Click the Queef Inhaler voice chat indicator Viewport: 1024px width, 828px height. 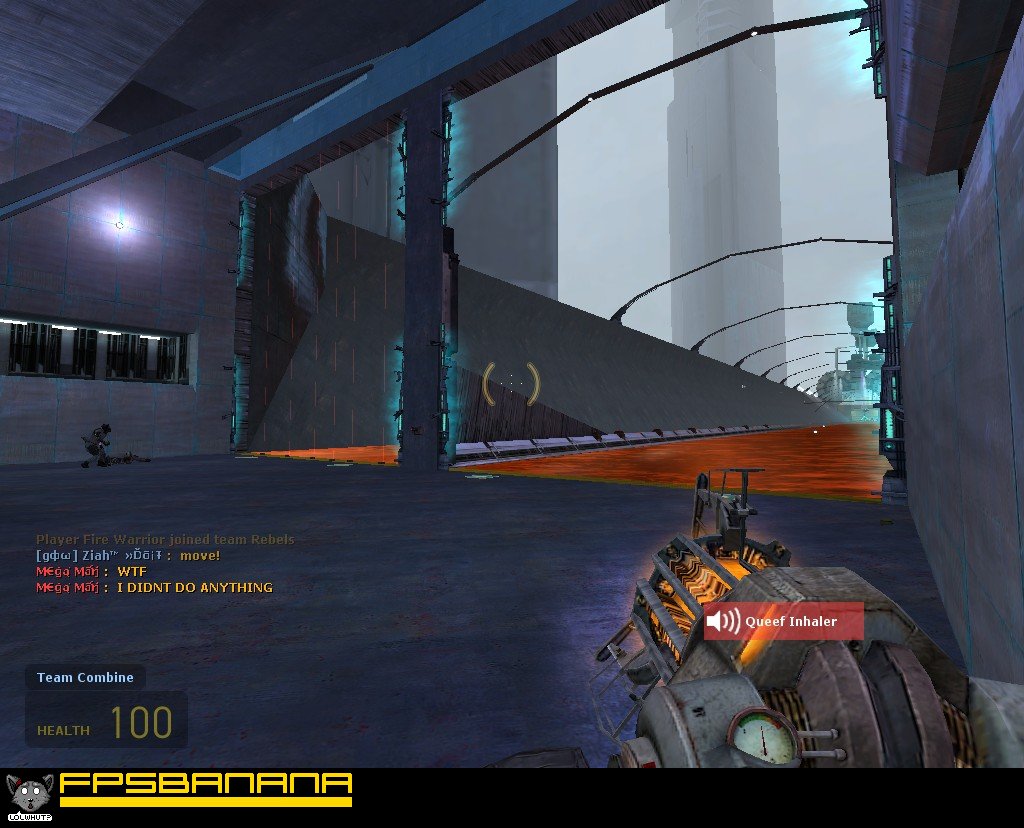[769, 622]
